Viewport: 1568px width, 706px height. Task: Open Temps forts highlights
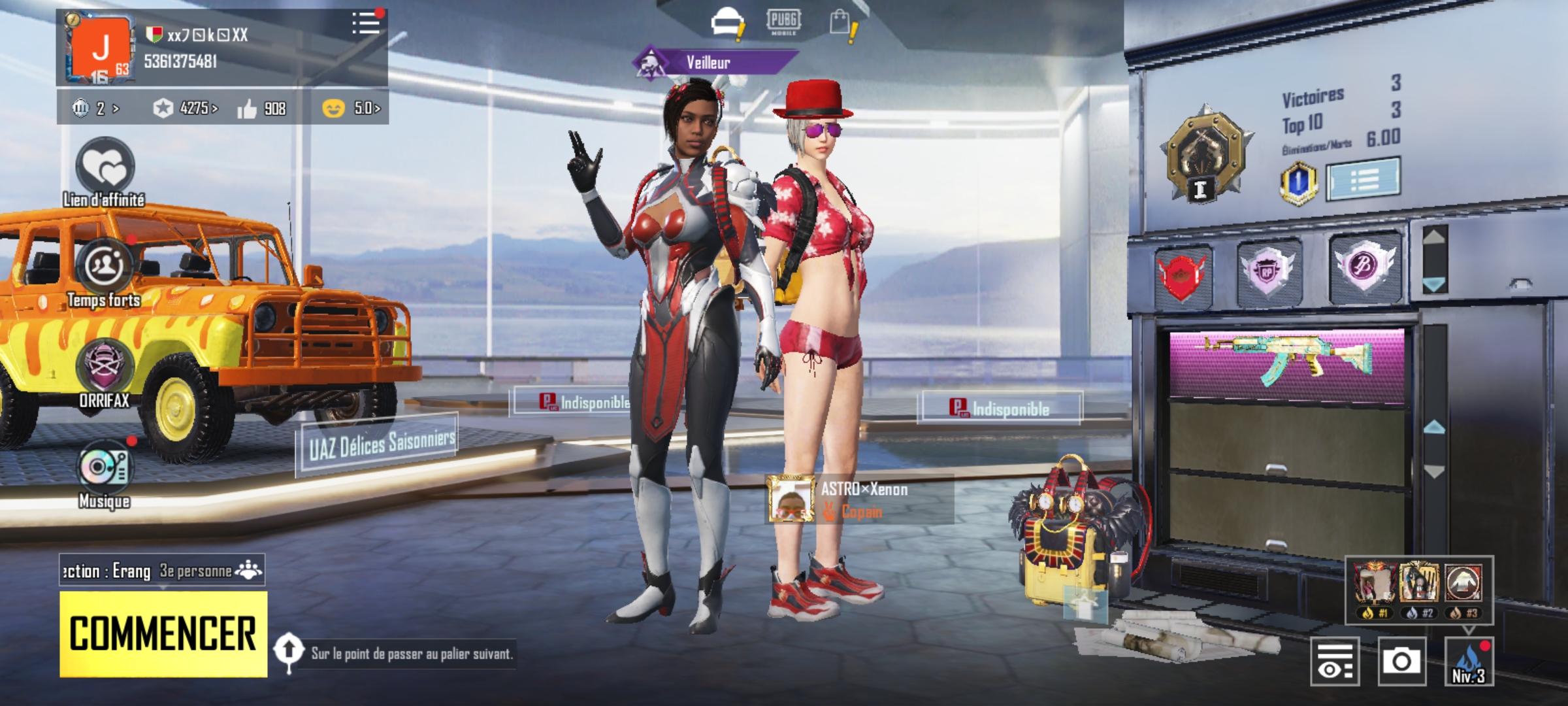(x=105, y=268)
